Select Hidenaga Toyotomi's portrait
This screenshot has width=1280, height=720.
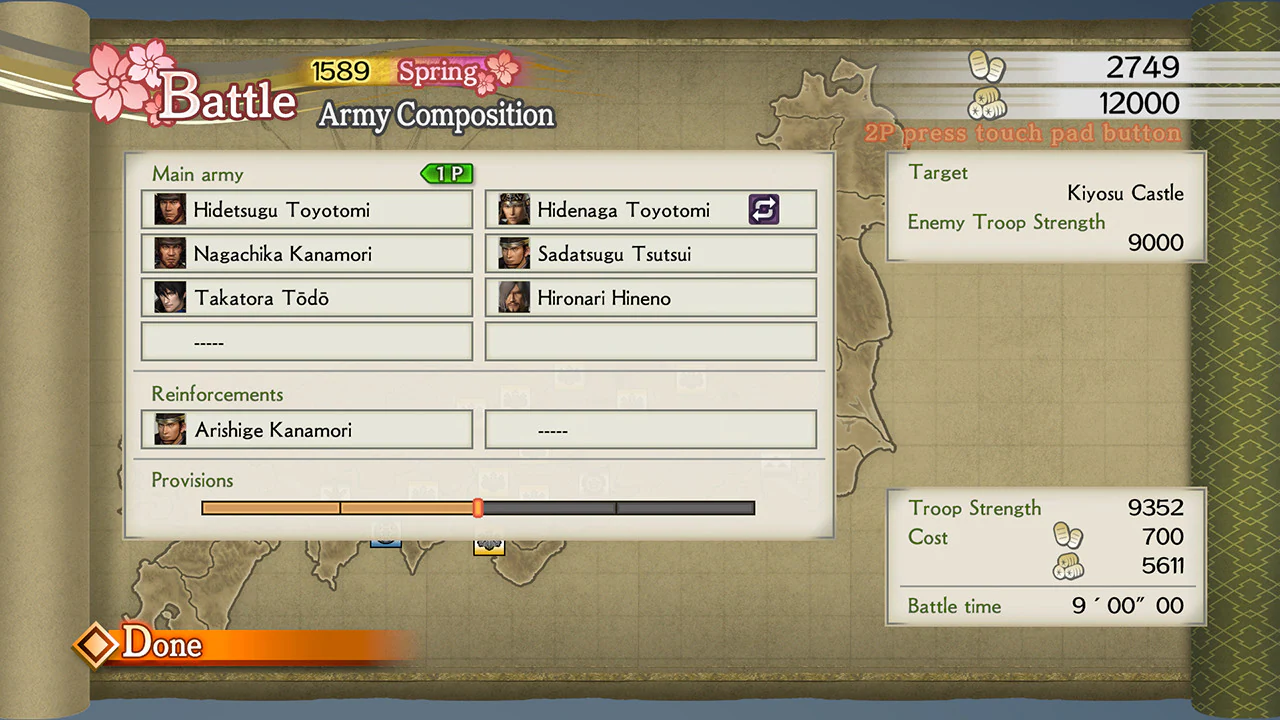pos(514,210)
